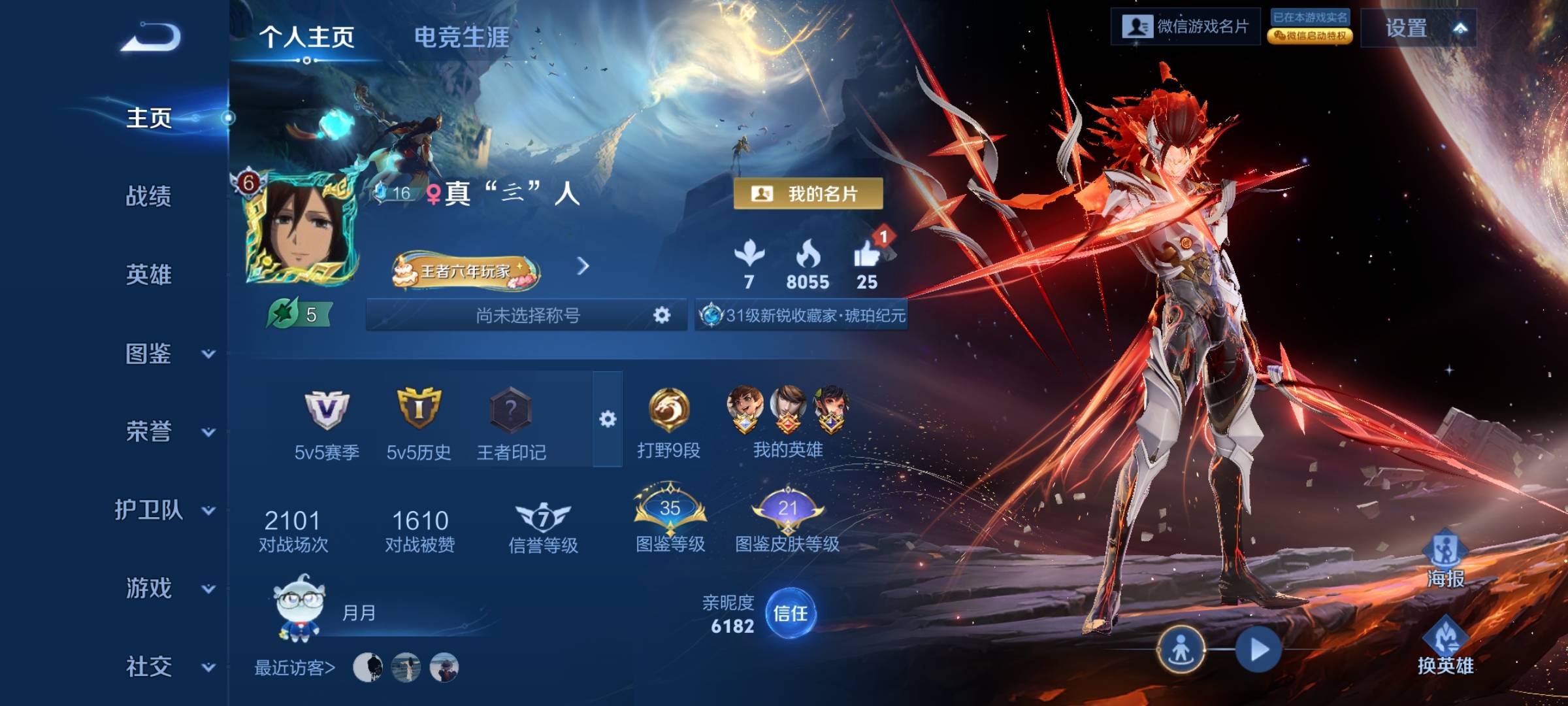
Task: Choose a title in 尚未选择称号 bar
Action: point(527,316)
